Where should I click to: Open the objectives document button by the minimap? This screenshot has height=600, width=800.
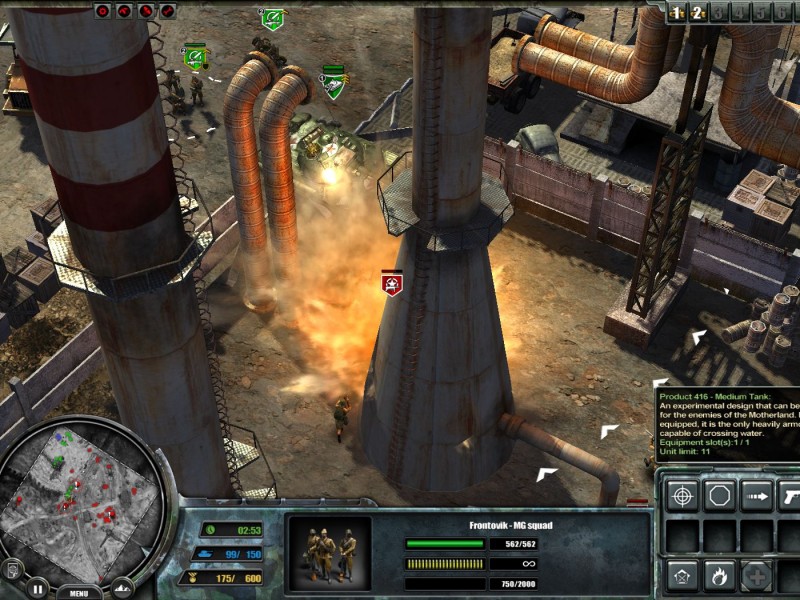coord(12,570)
